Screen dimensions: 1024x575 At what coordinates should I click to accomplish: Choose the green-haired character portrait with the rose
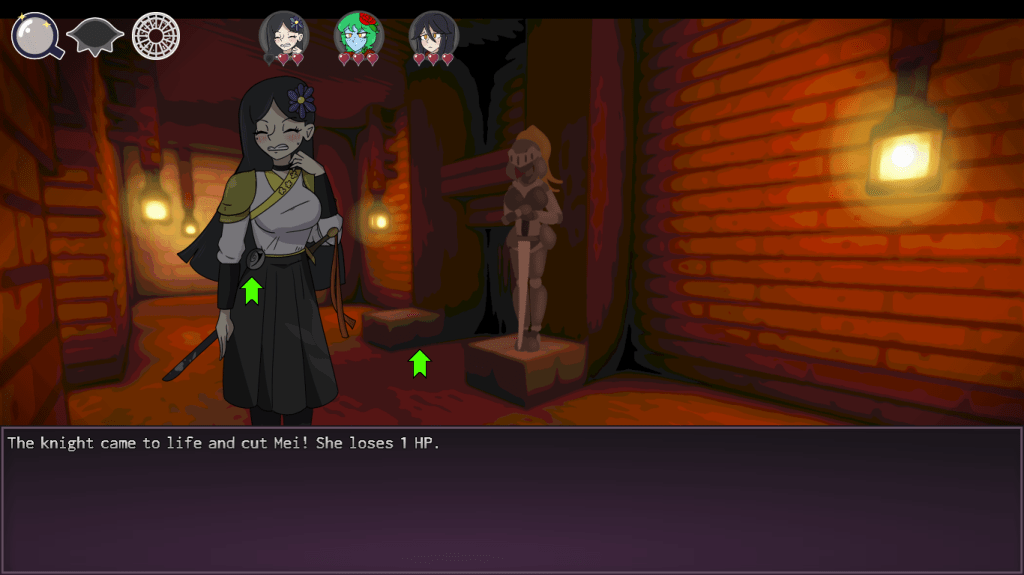[x=358, y=35]
